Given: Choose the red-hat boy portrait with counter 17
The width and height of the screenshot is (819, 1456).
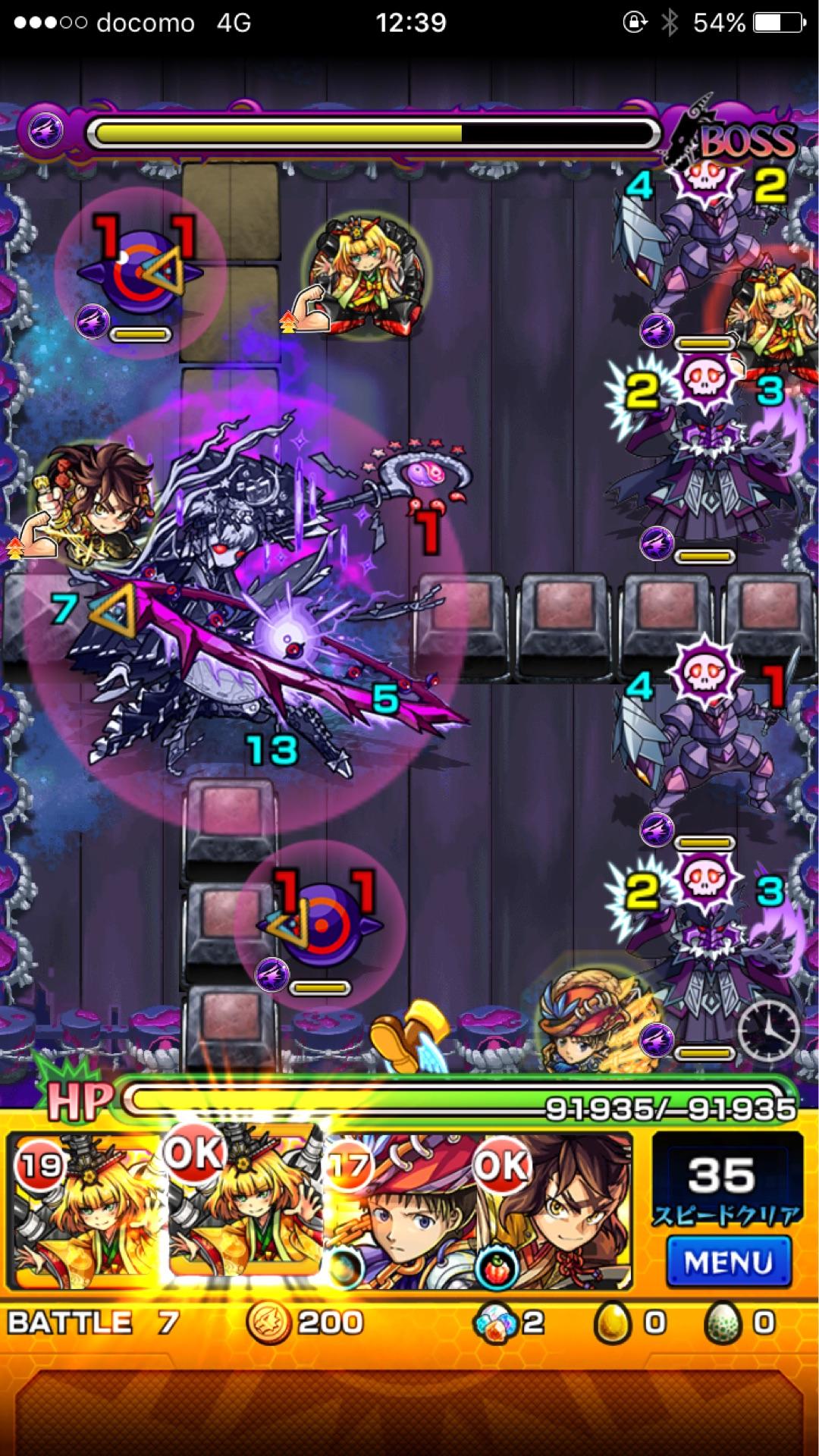Looking at the screenshot, I should [398, 1213].
